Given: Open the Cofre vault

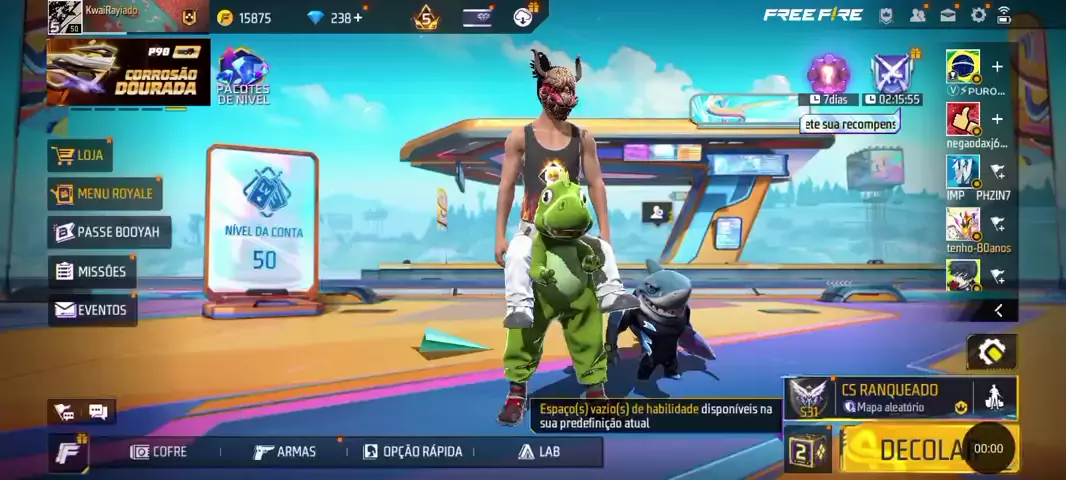Looking at the screenshot, I should click(159, 452).
